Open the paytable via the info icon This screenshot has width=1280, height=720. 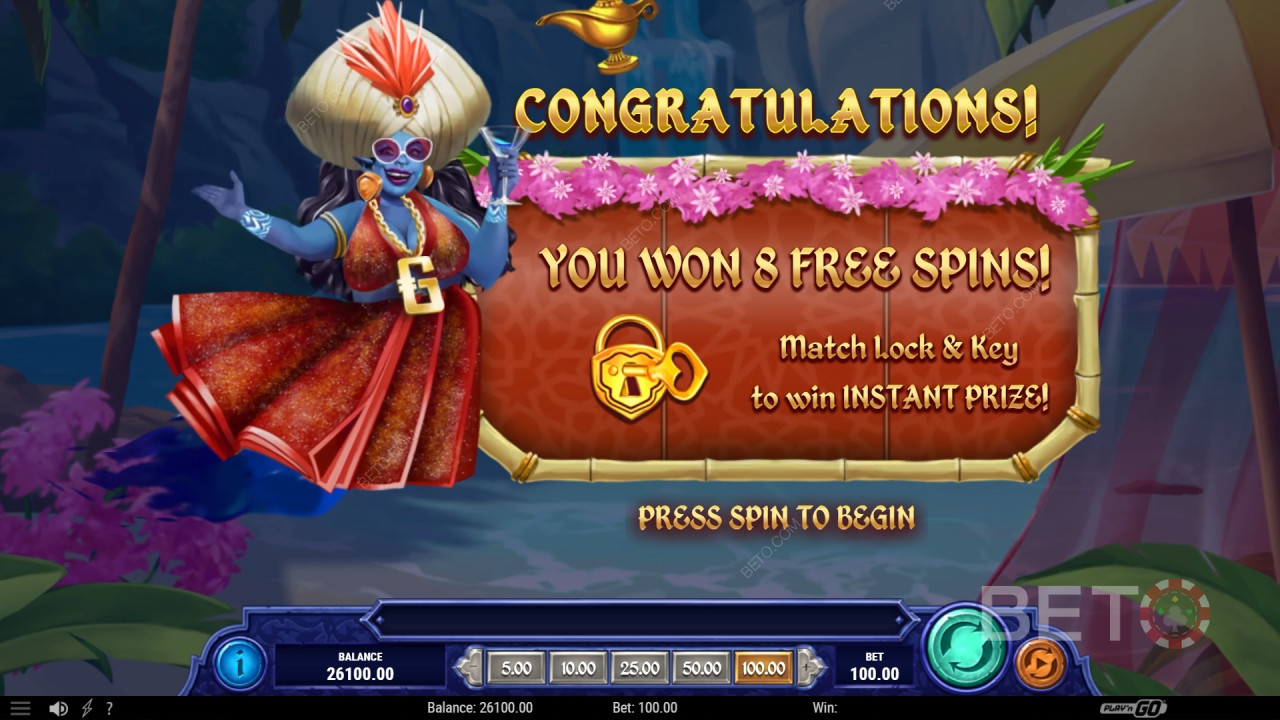pyautogui.click(x=239, y=665)
